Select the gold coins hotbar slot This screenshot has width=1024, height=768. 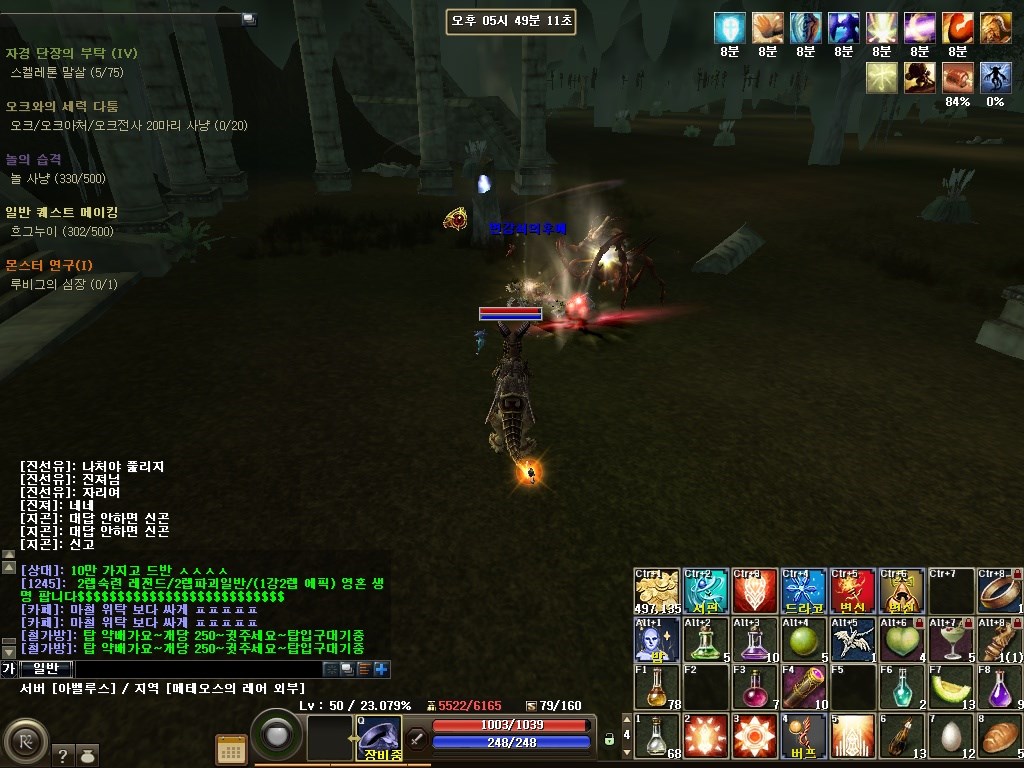[x=657, y=590]
